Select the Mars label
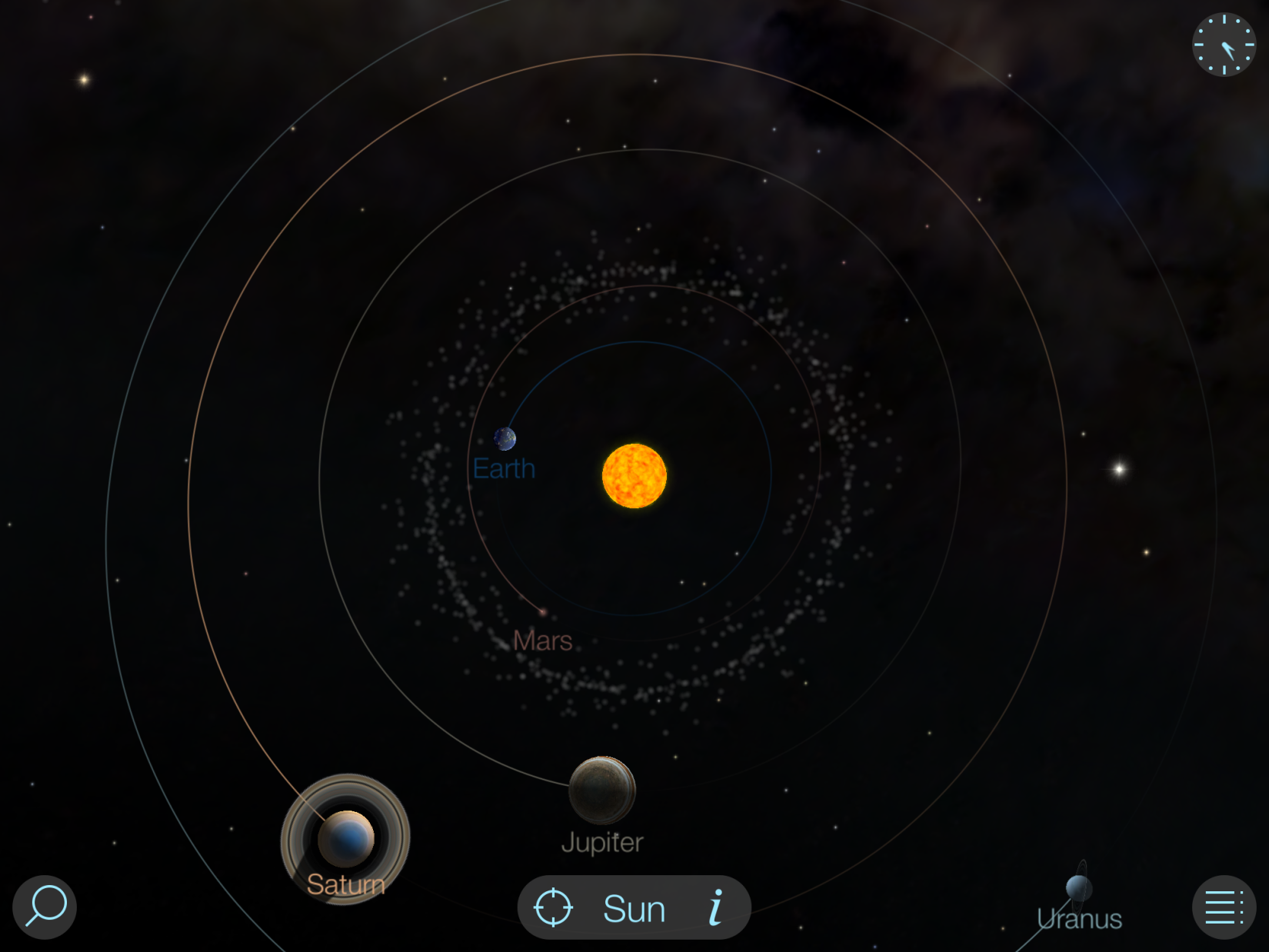Image resolution: width=1269 pixels, height=952 pixels. point(542,641)
